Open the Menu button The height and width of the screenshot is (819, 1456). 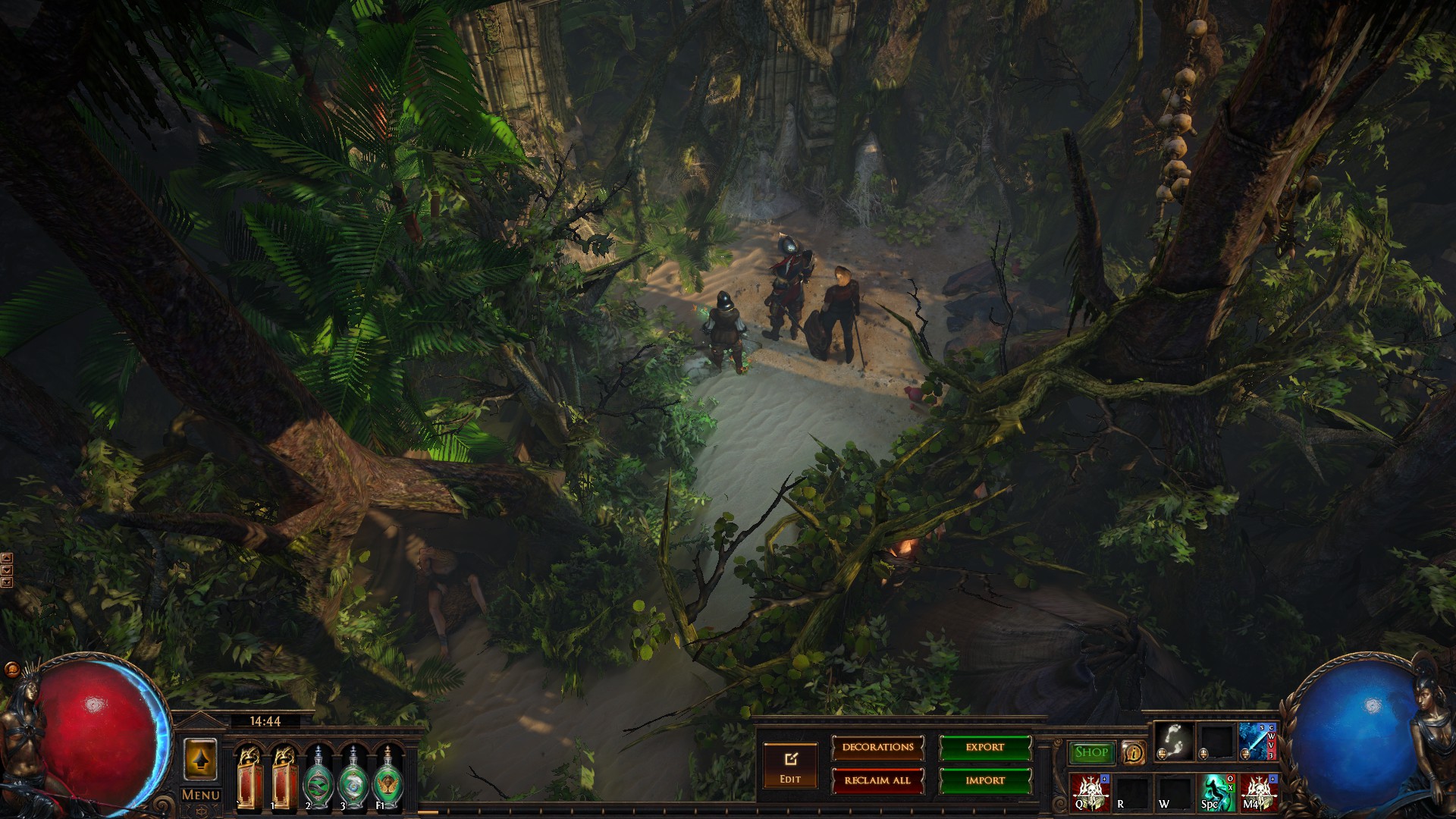(200, 795)
